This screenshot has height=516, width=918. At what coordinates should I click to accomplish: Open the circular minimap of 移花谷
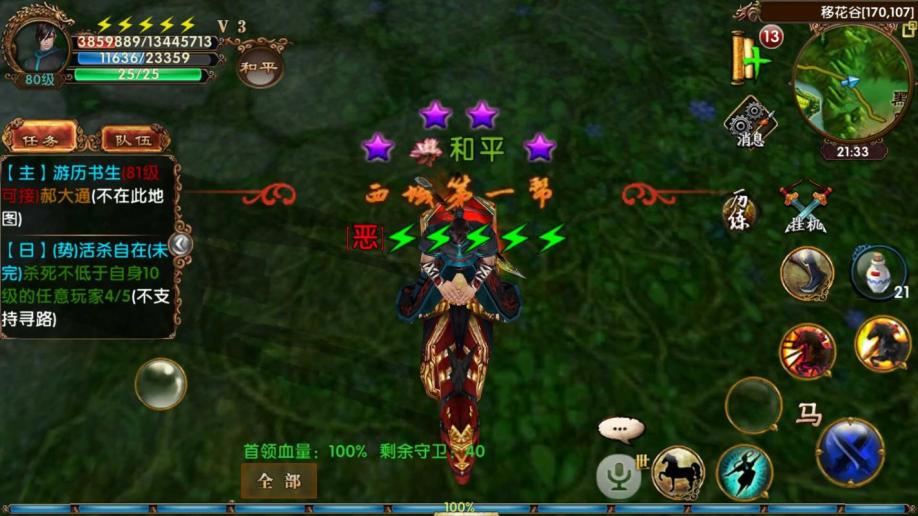coord(839,83)
